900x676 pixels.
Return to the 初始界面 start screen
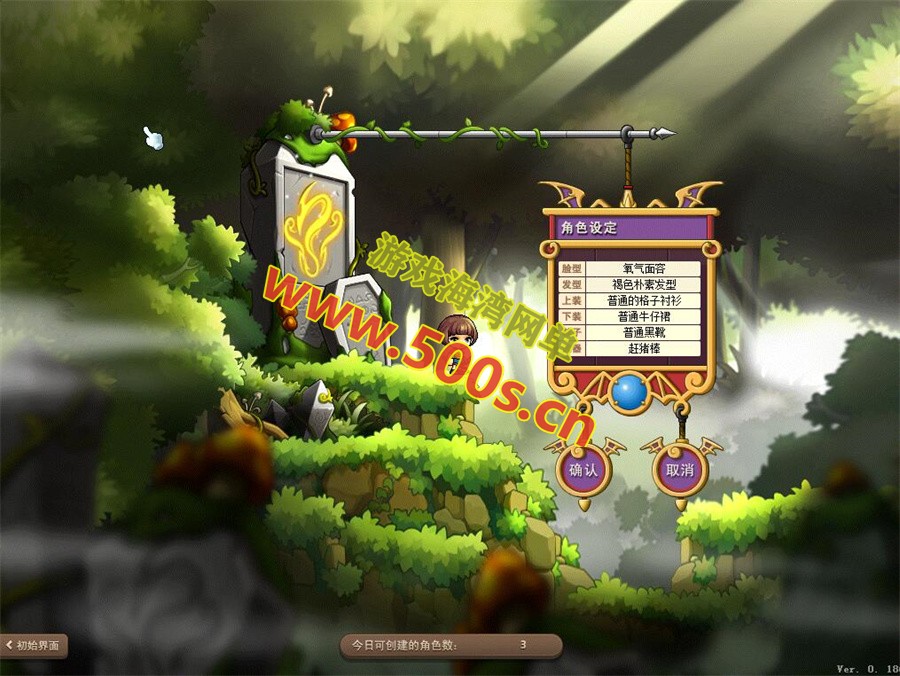(x=34, y=646)
